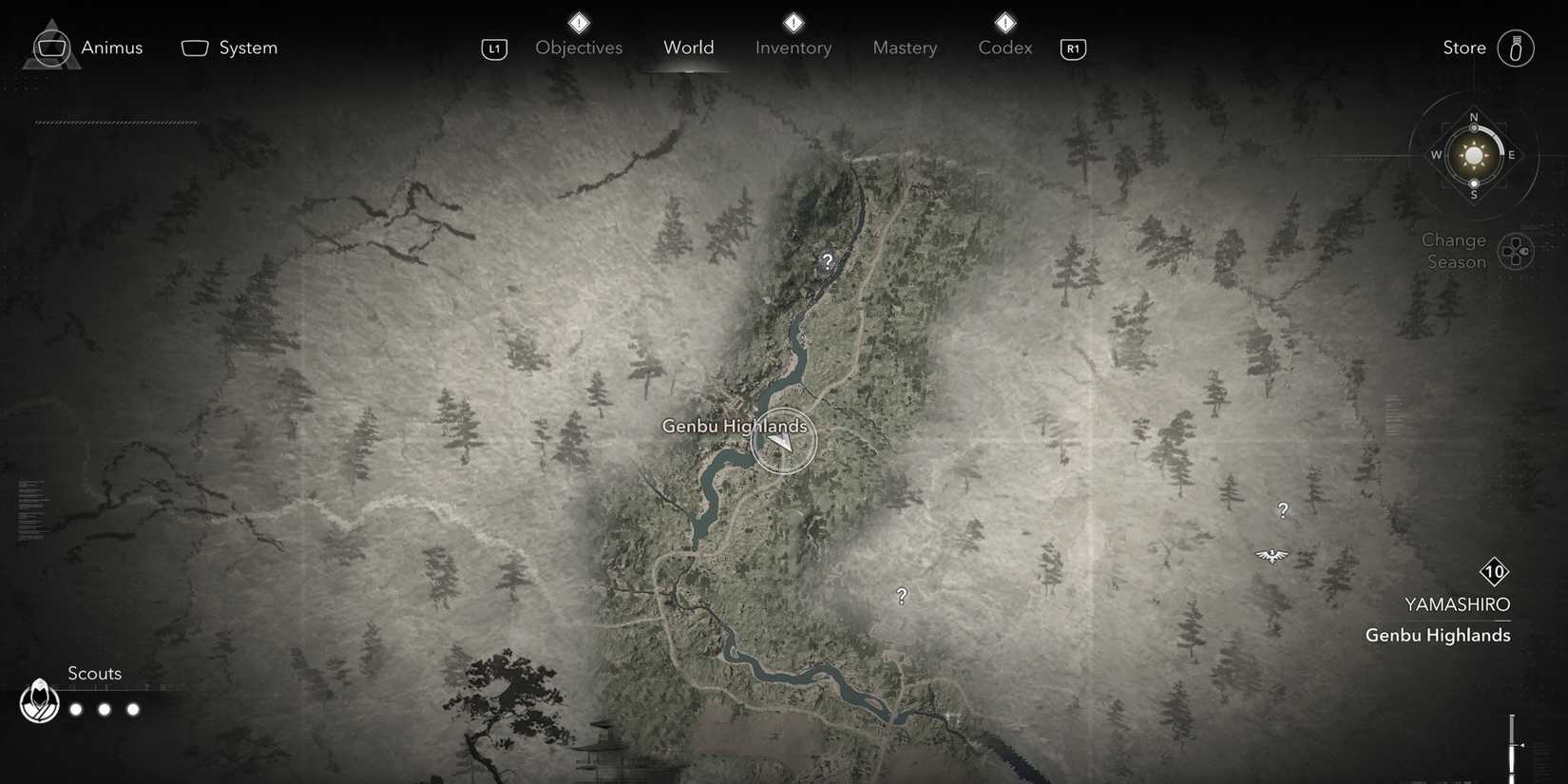Switch to the Mastery tab
The image size is (1568, 784).
coord(904,47)
